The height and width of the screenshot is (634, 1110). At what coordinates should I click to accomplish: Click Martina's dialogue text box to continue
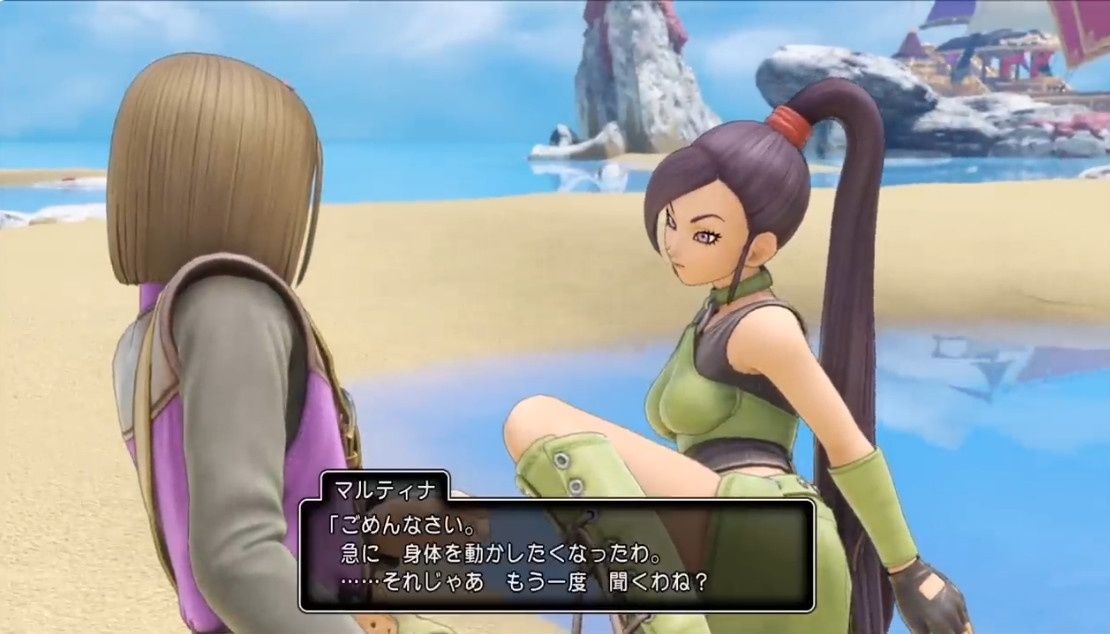click(556, 554)
